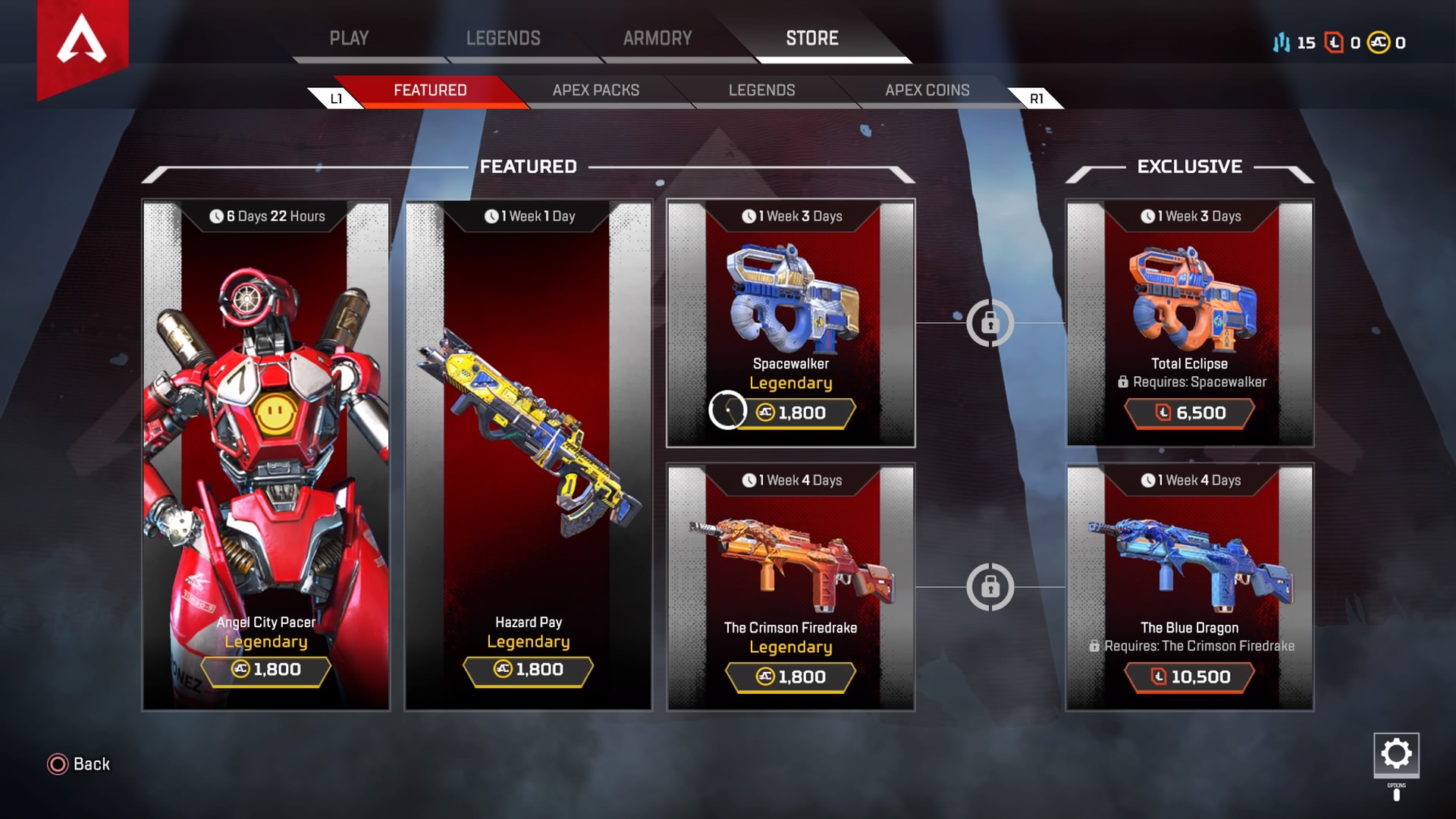The height and width of the screenshot is (819, 1456).
Task: Open the Apex Packs store section
Action: click(596, 90)
